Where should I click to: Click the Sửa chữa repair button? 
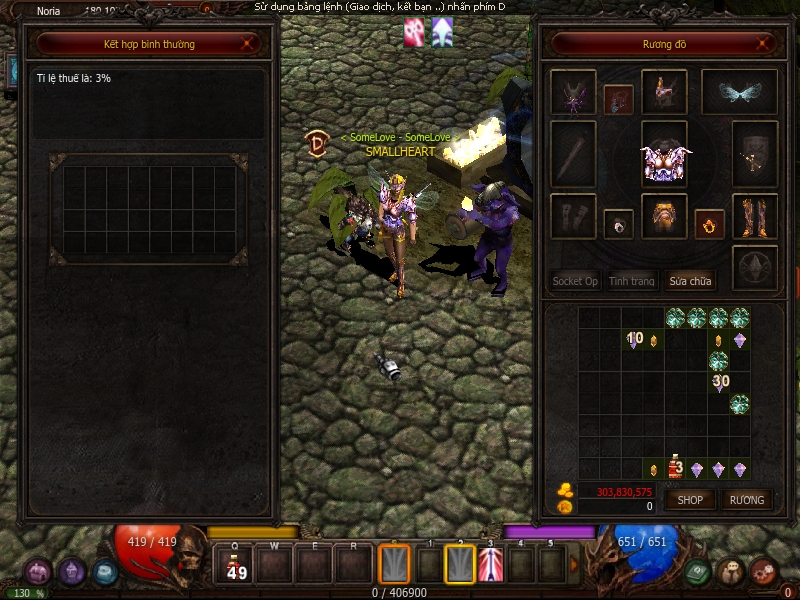click(x=691, y=281)
